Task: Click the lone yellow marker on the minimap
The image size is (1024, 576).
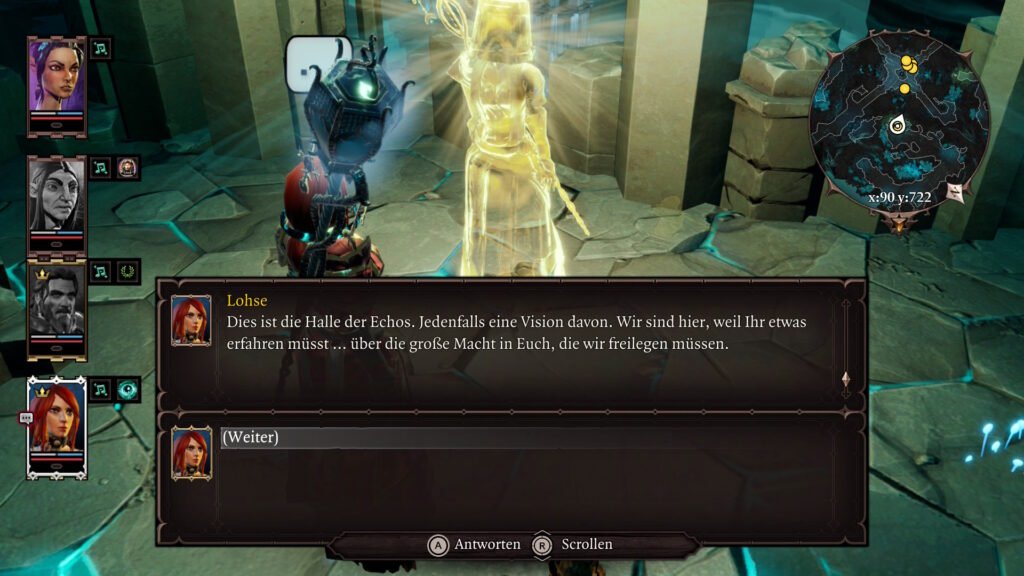Action: [x=904, y=89]
